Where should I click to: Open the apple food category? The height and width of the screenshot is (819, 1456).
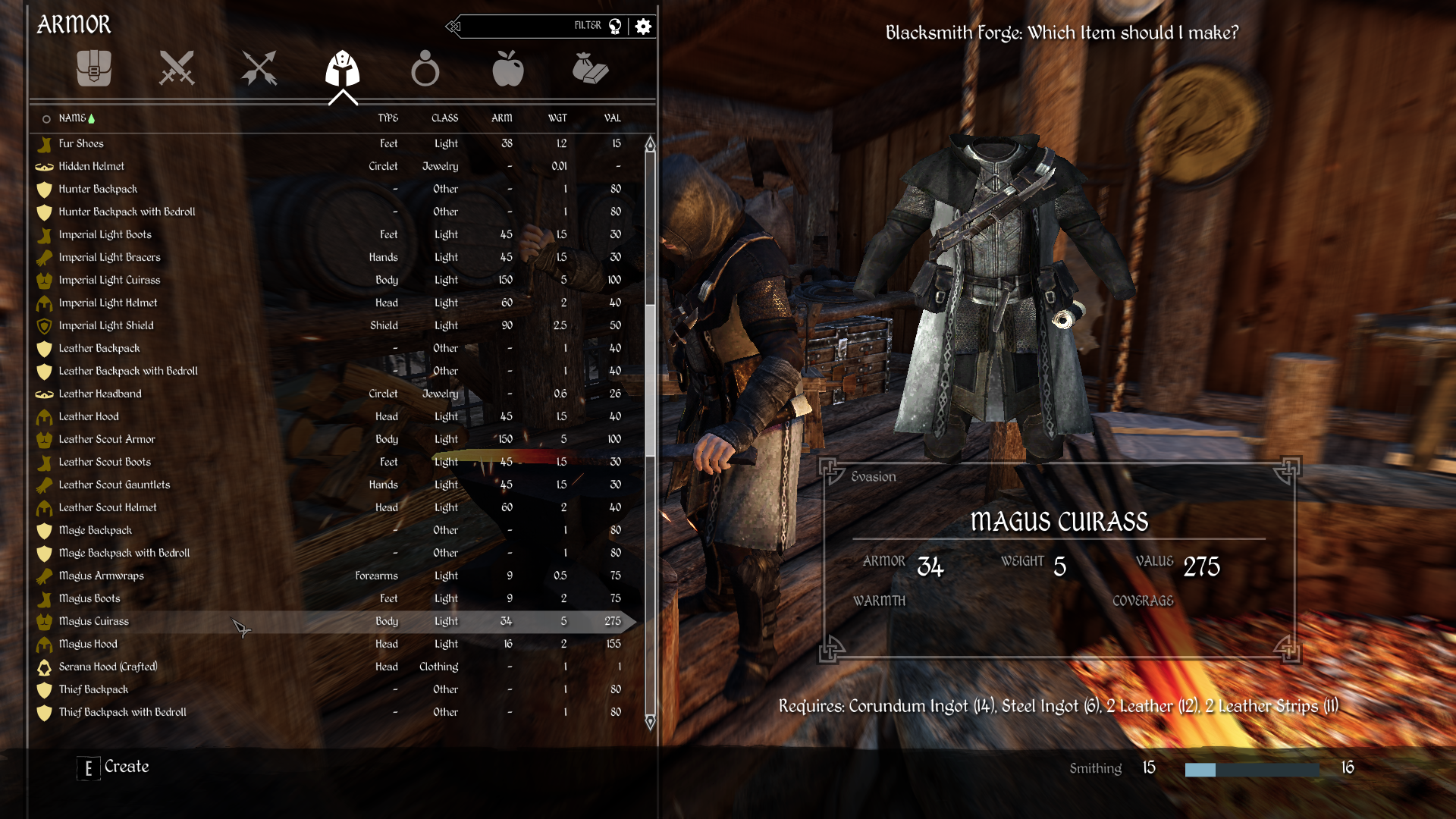[x=508, y=69]
